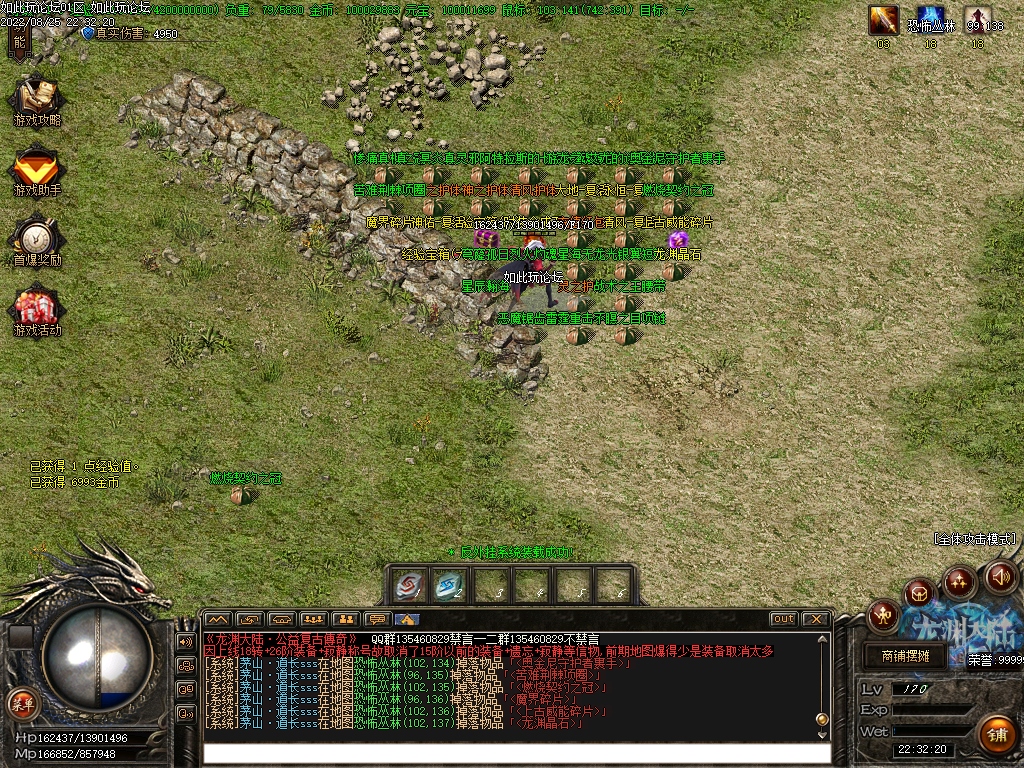The height and width of the screenshot is (768, 1024).
Task: Select the speech bubble chat tab
Action: click(376, 619)
